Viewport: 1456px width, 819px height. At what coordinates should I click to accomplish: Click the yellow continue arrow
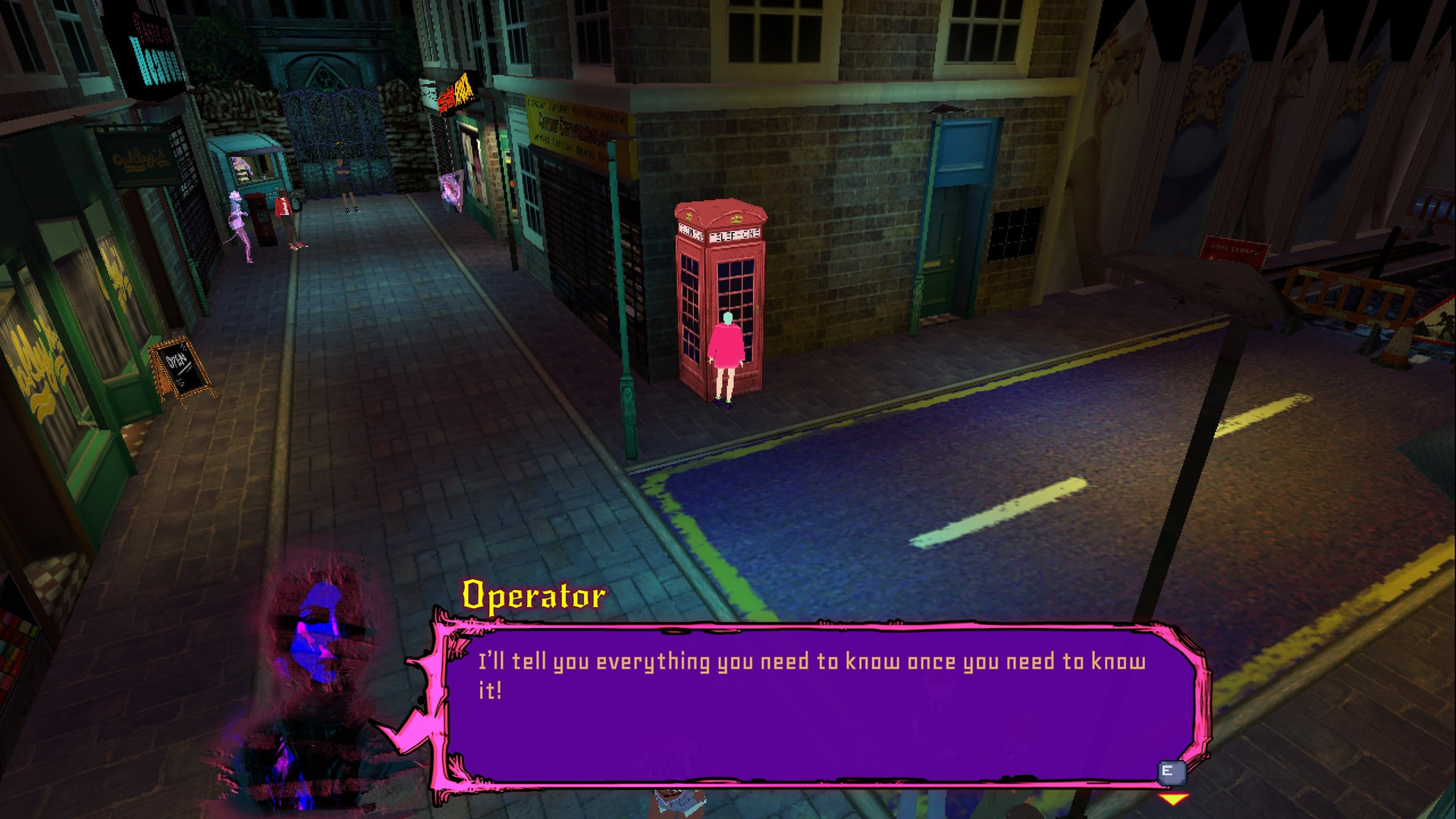coord(1173,799)
